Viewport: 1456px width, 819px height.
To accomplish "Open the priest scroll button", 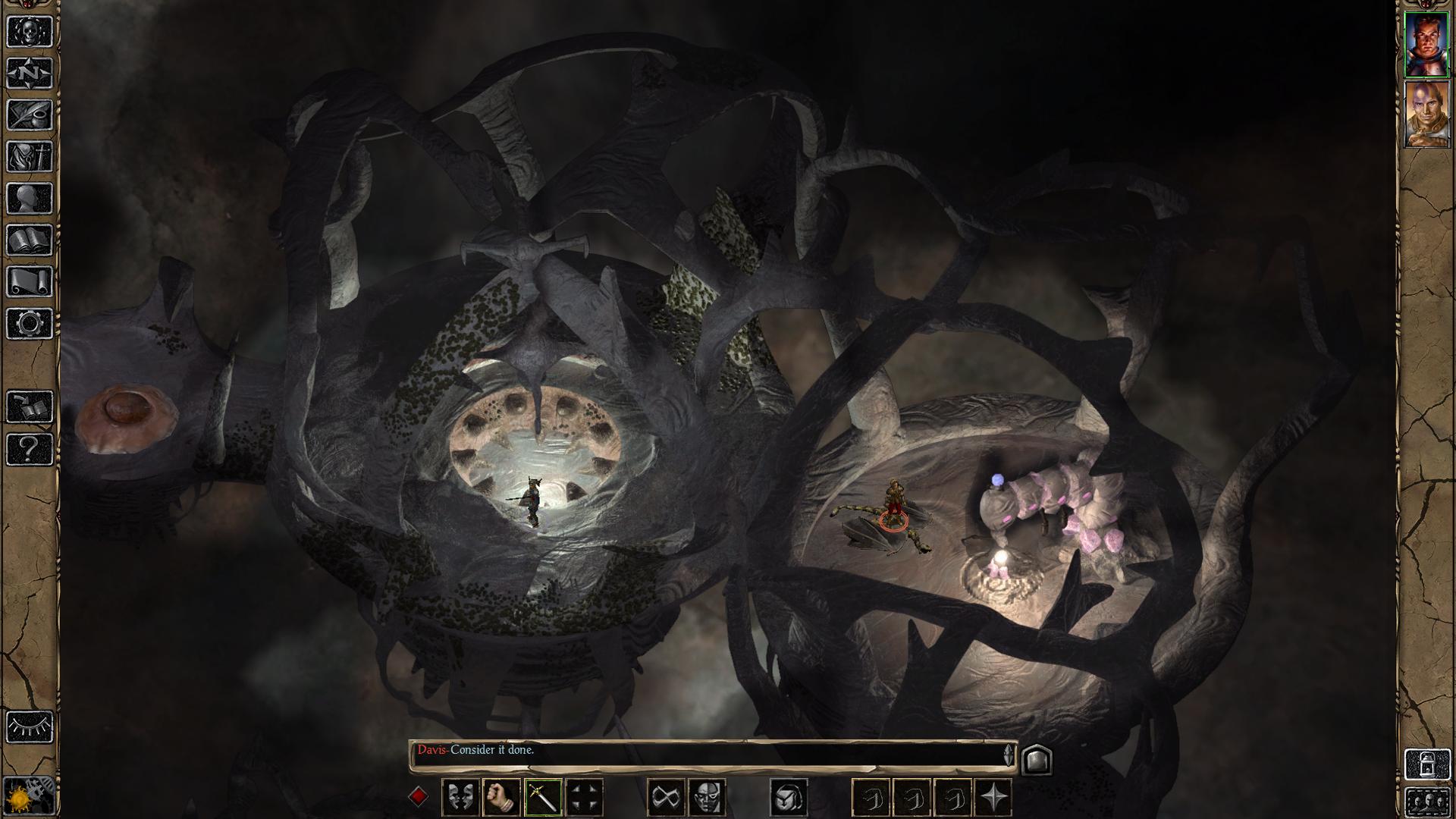I will [x=30, y=282].
